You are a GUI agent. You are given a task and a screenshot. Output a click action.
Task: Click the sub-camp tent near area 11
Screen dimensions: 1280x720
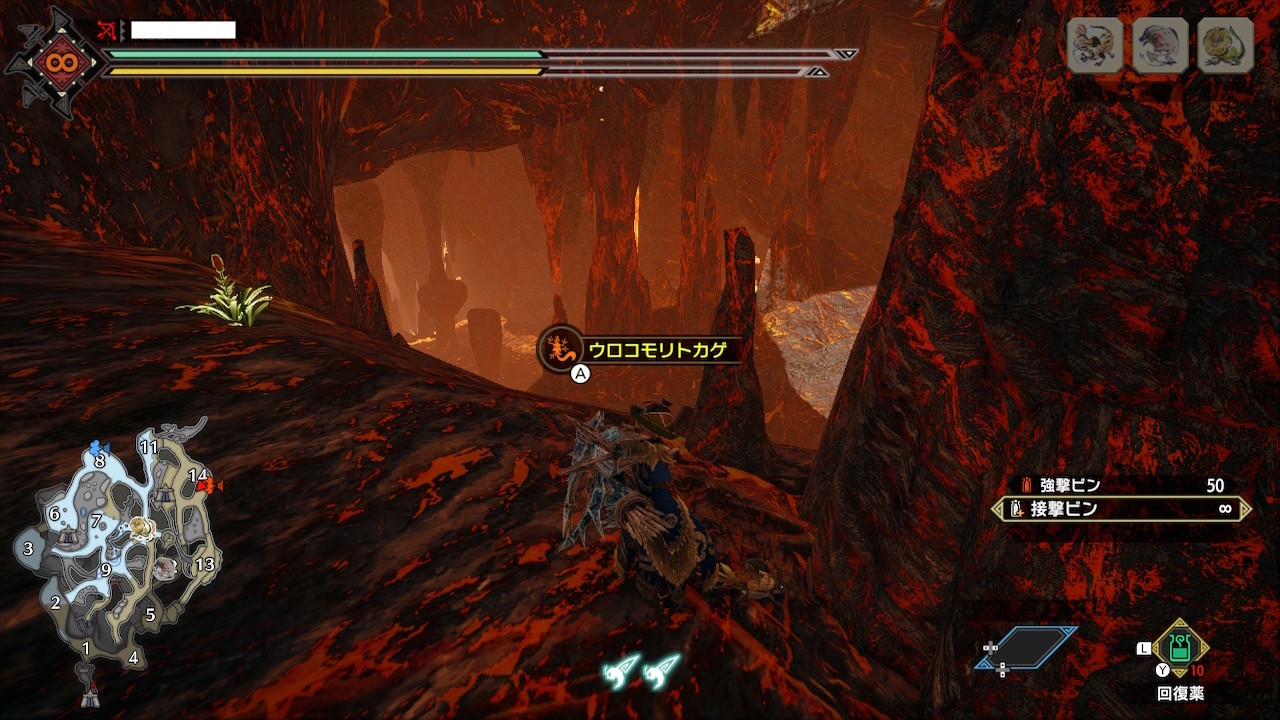(165, 493)
